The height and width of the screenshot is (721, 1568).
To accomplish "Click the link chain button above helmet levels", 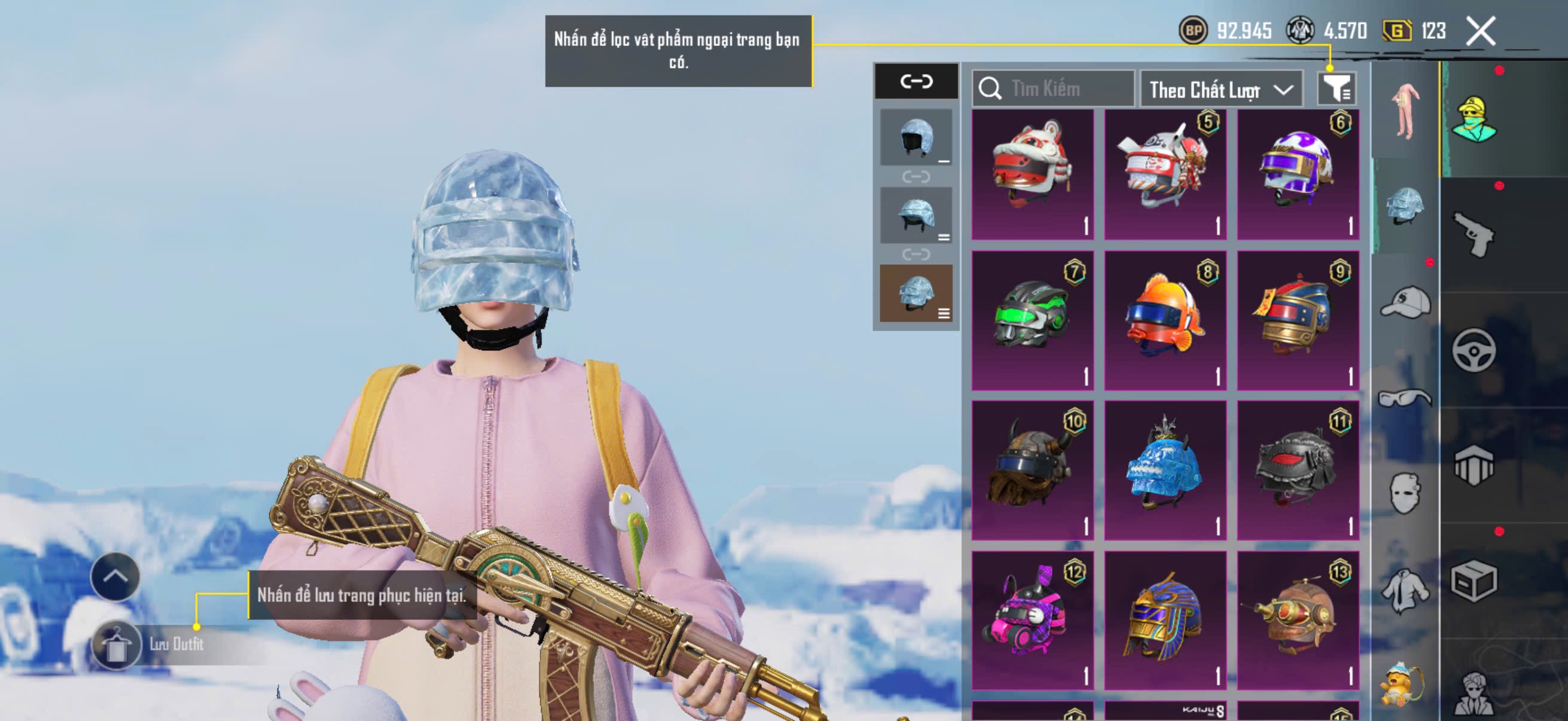I will pos(916,81).
